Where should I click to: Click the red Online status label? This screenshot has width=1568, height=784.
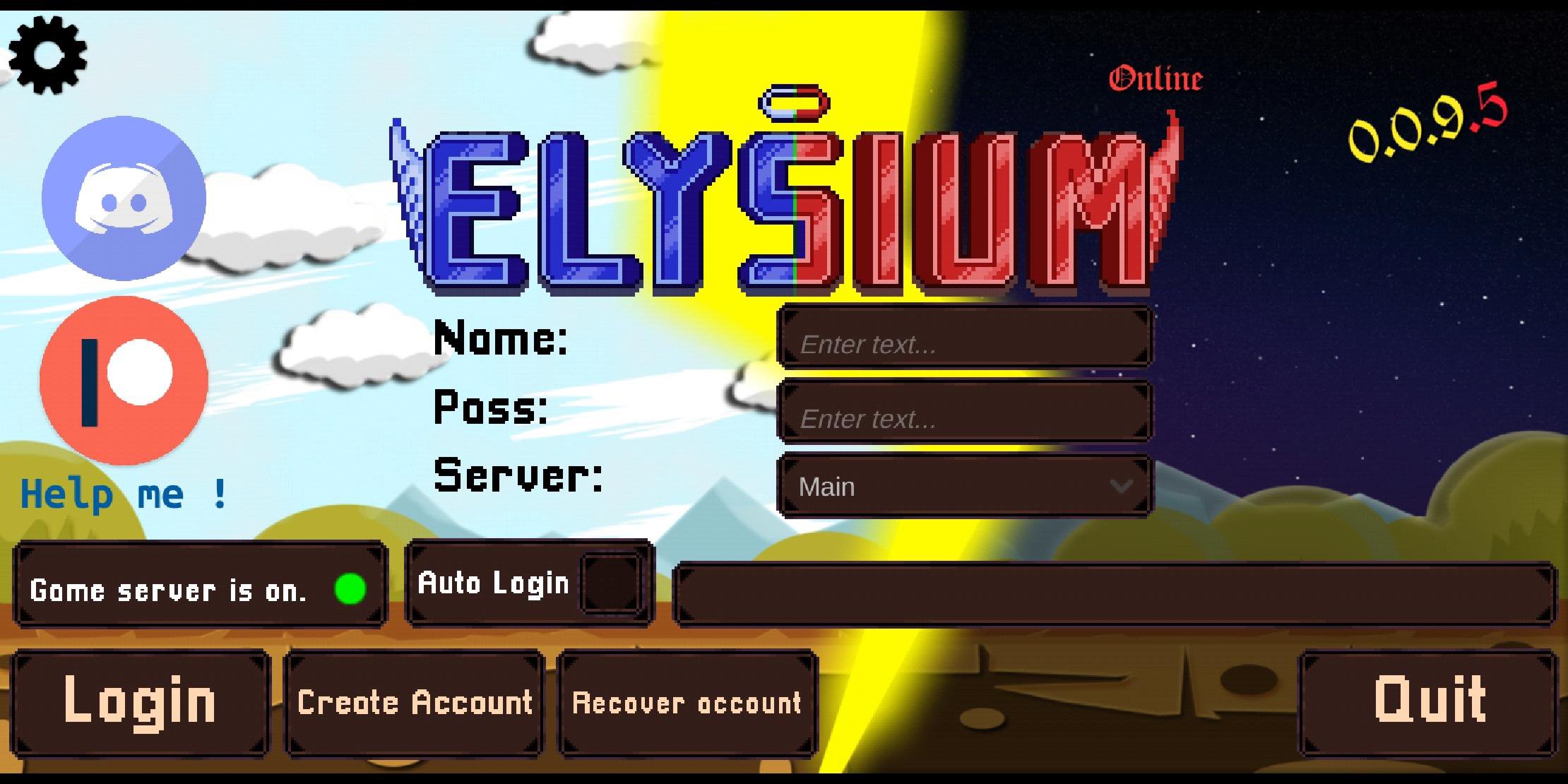pos(1156,78)
